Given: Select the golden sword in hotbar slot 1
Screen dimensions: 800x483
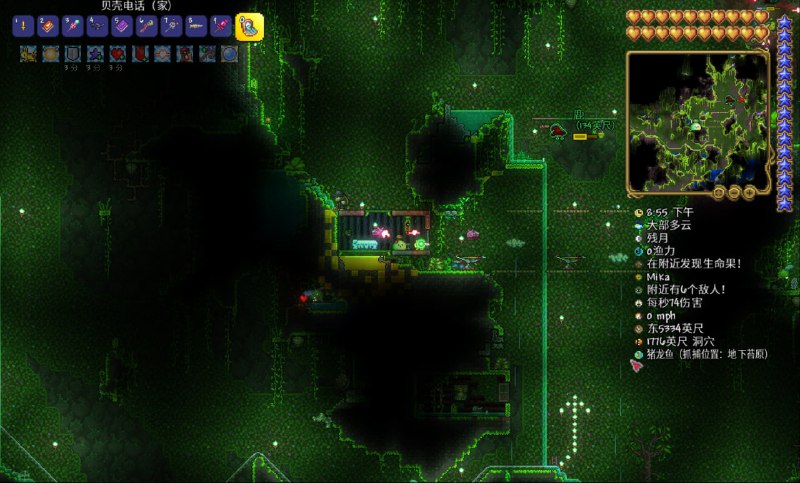Looking at the screenshot, I should (22, 27).
